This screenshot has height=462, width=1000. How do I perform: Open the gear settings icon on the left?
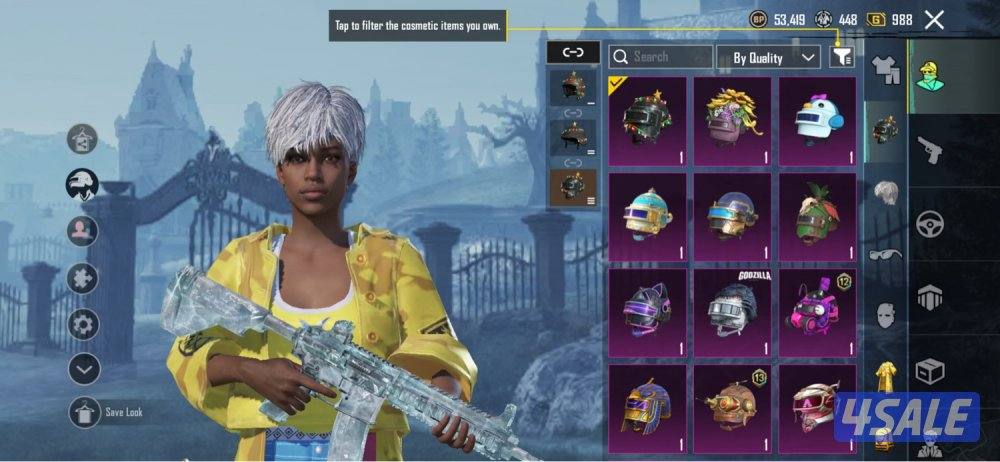click(x=84, y=324)
